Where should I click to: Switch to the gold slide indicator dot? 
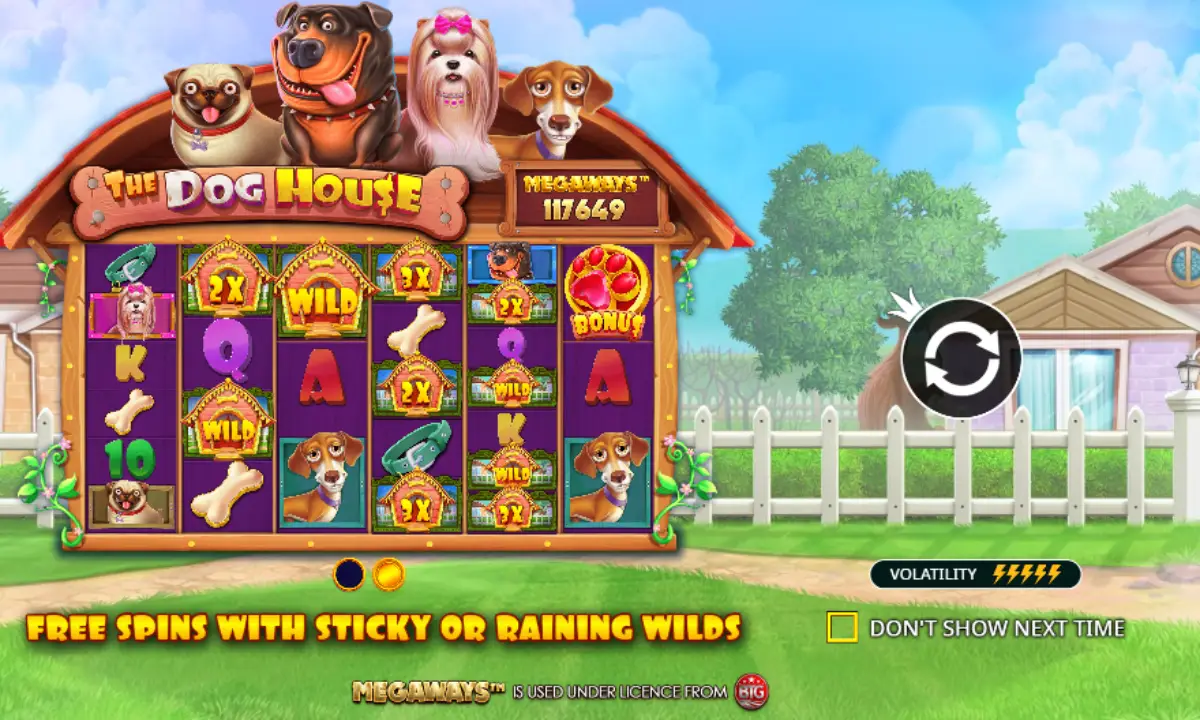click(x=388, y=574)
